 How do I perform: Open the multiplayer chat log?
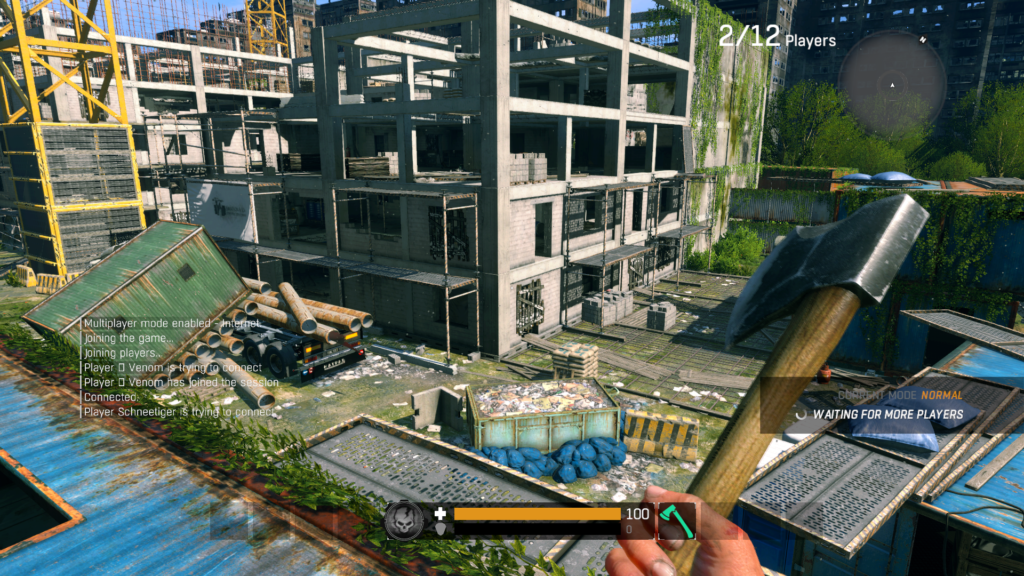point(178,367)
